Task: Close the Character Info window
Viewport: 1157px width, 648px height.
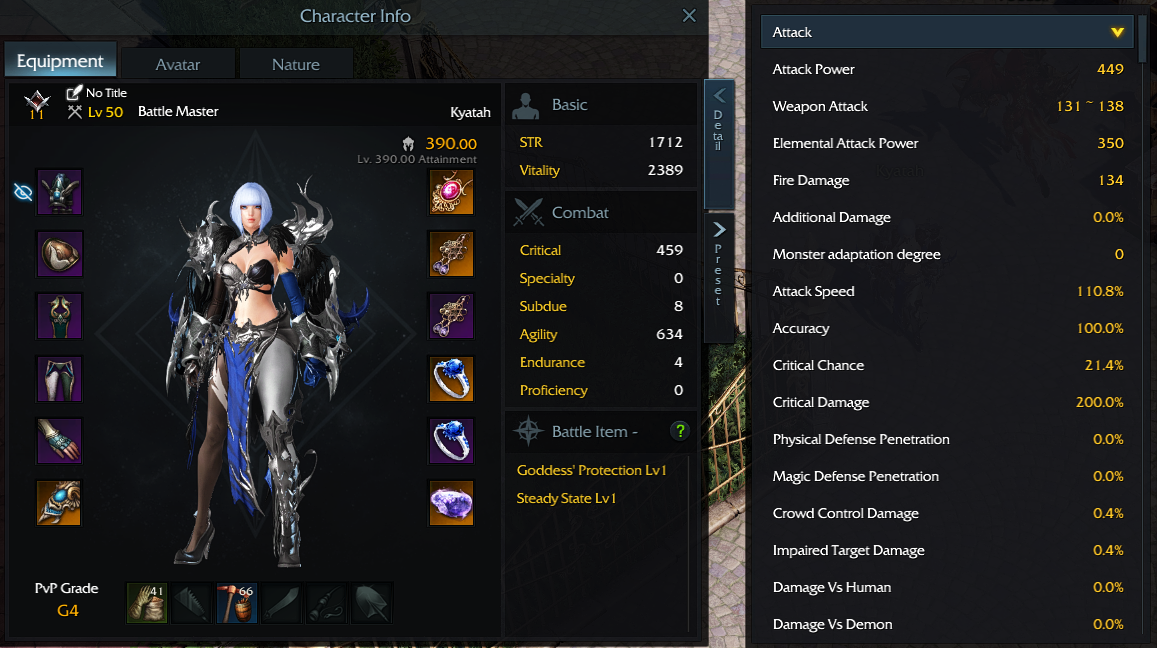Action: click(x=689, y=16)
